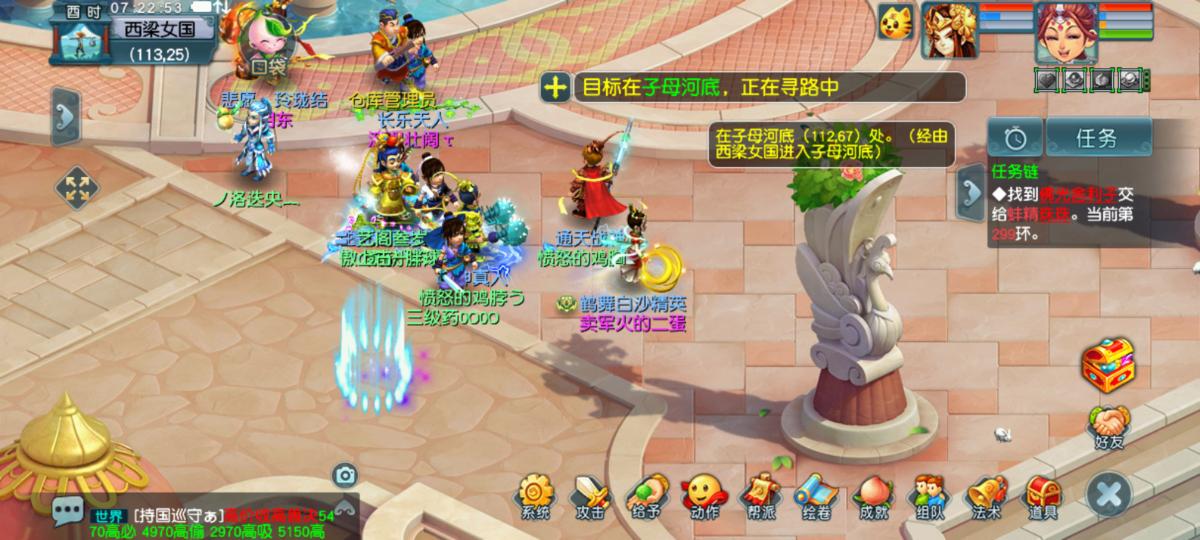Show the 成就 achievements peach icon

(x=872, y=496)
